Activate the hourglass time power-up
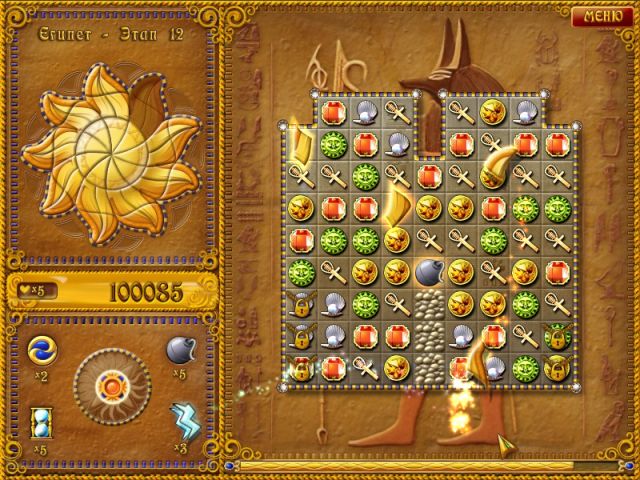640x480 pixels. (42, 419)
